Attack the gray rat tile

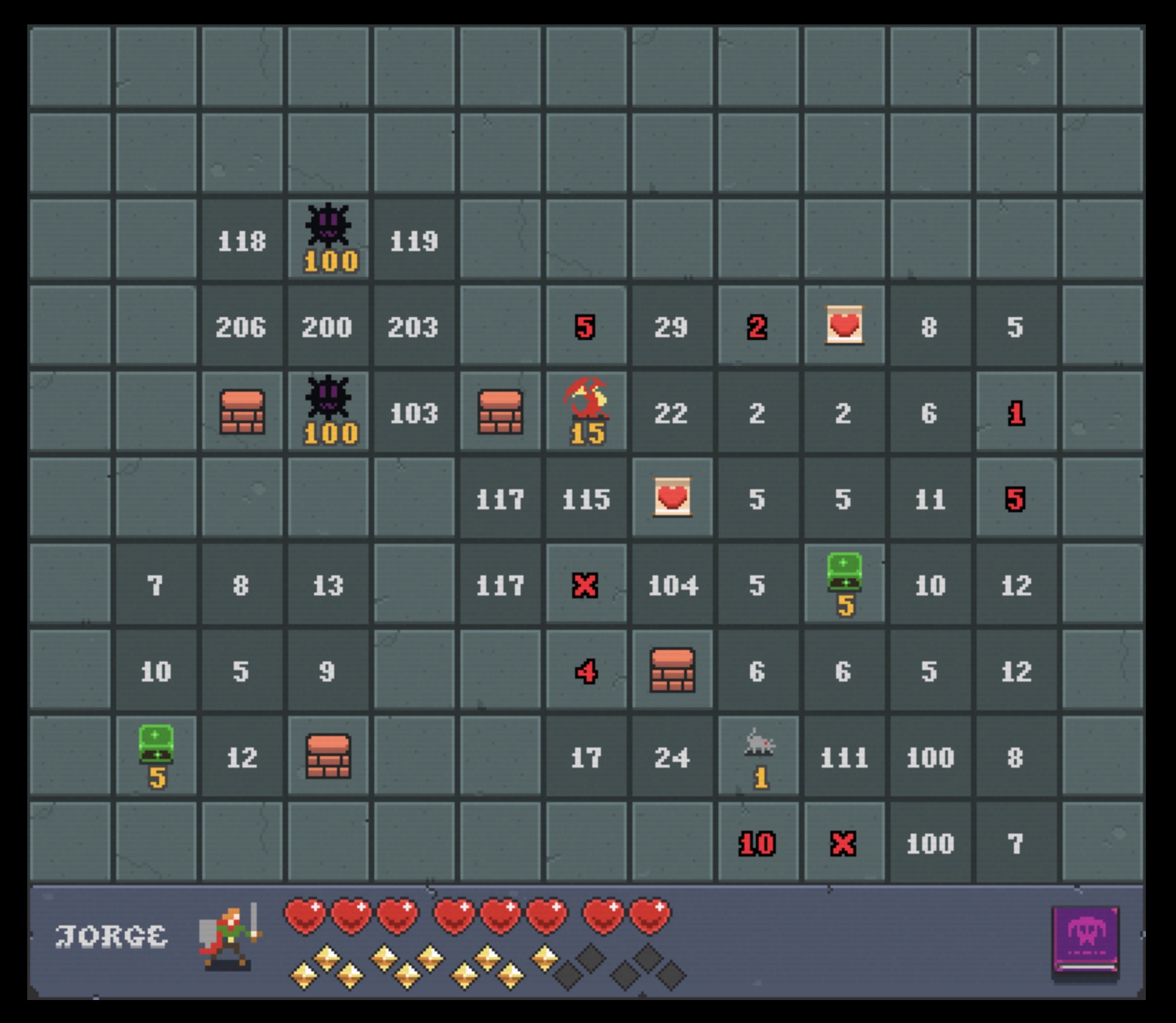click(759, 756)
